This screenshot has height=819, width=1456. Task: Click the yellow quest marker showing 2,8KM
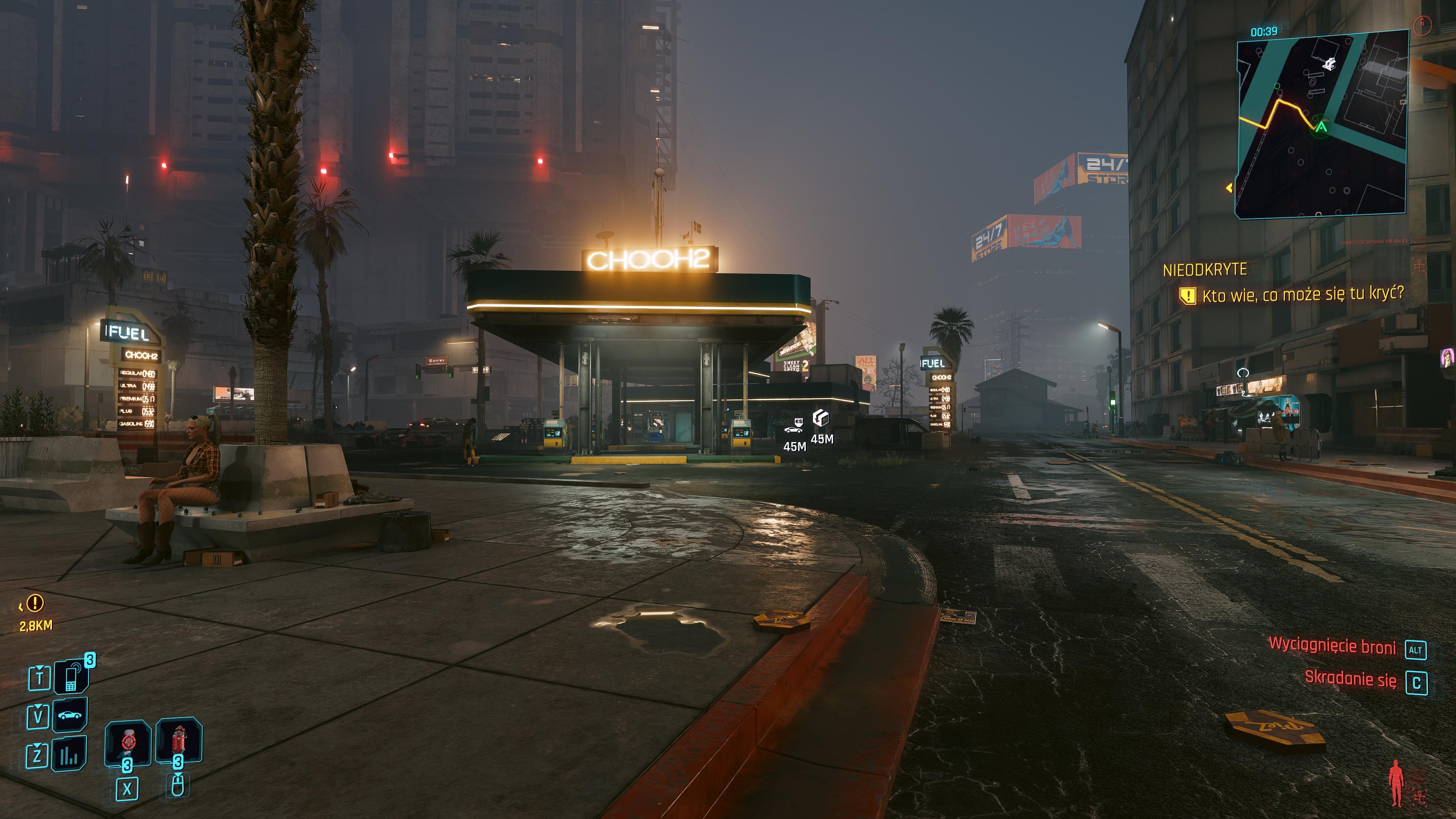[x=35, y=603]
